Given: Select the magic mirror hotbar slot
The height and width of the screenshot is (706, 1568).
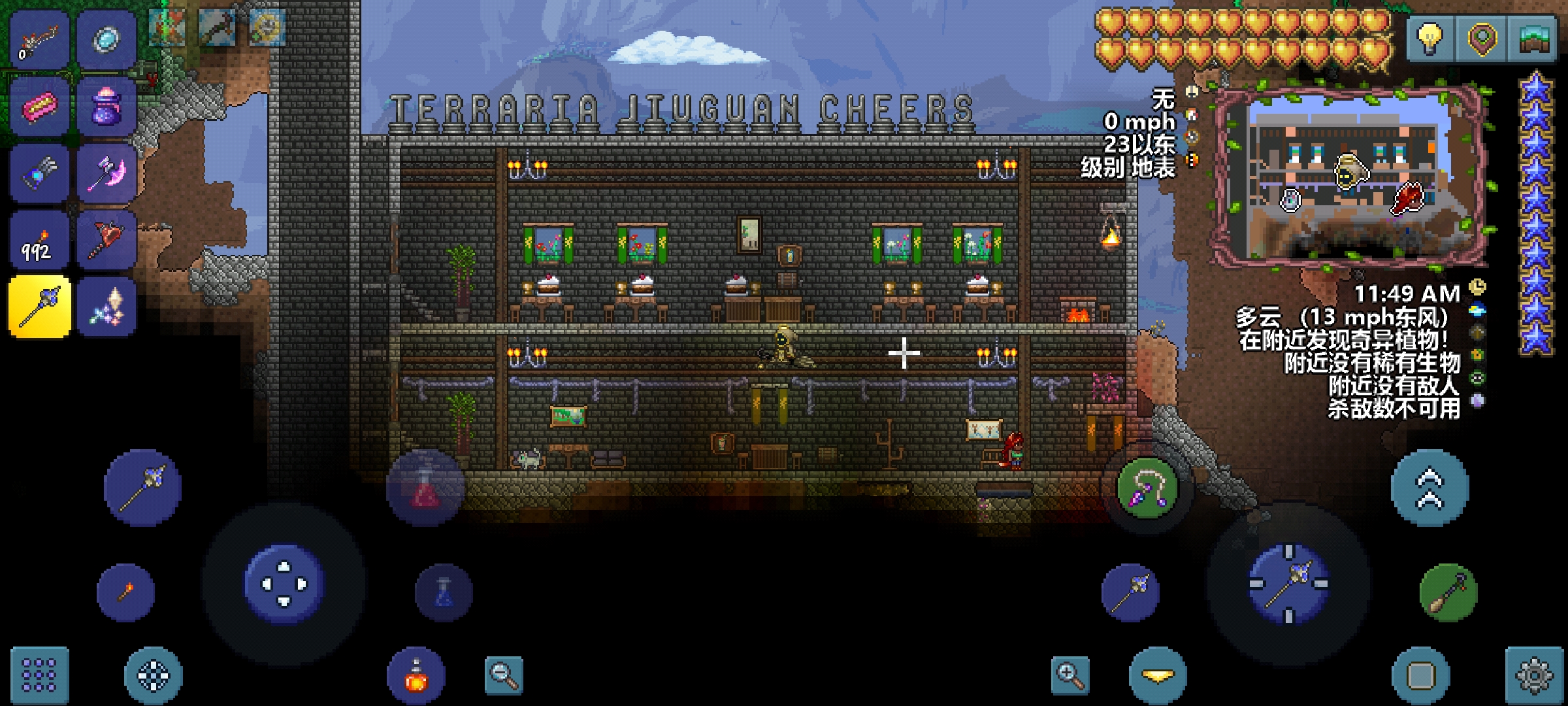Looking at the screenshot, I should click(x=106, y=39).
